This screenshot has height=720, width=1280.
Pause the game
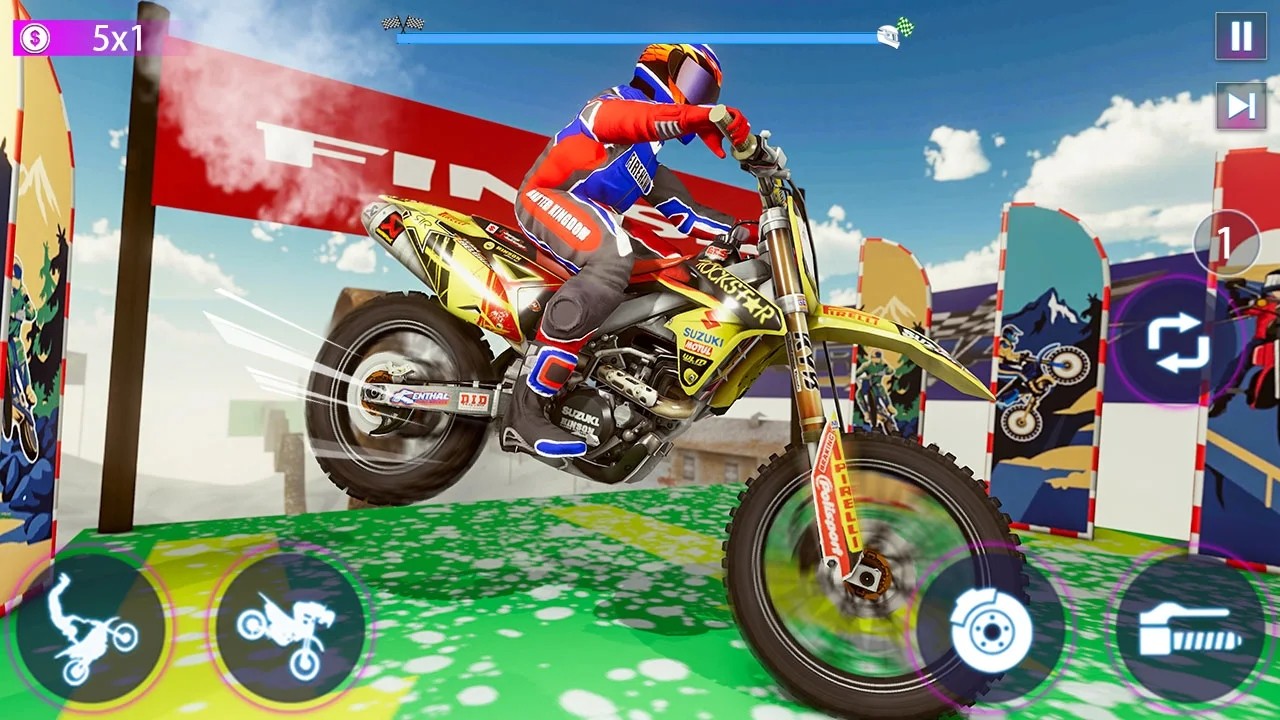click(x=1241, y=37)
